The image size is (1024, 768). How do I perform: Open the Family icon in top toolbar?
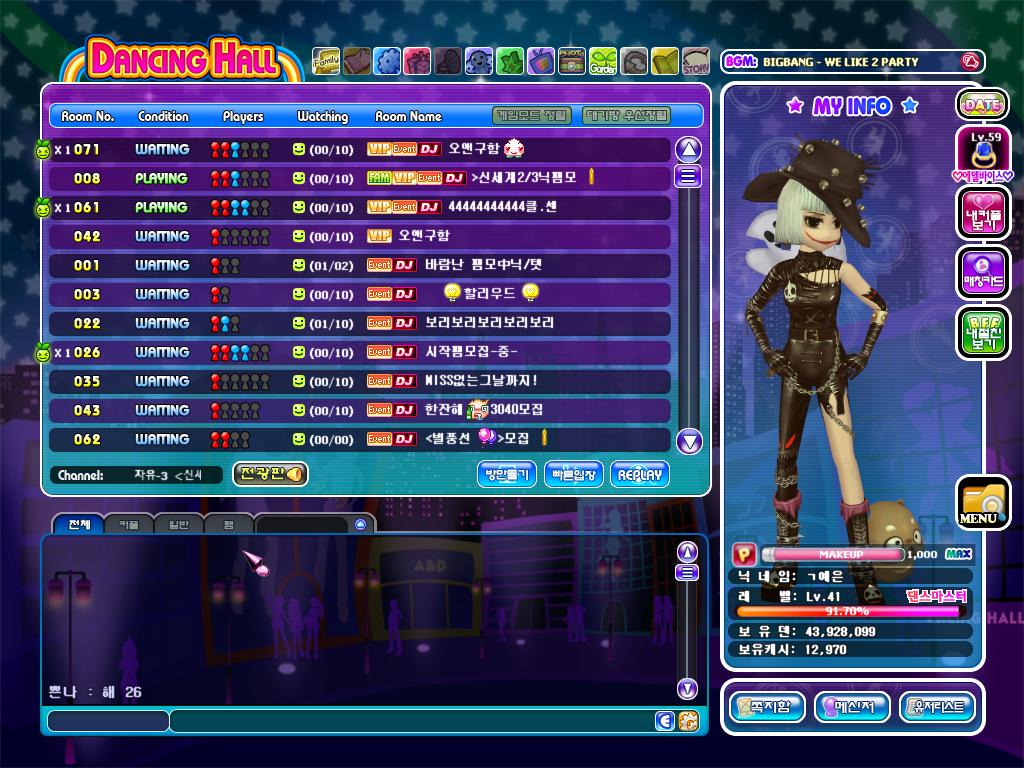click(326, 61)
